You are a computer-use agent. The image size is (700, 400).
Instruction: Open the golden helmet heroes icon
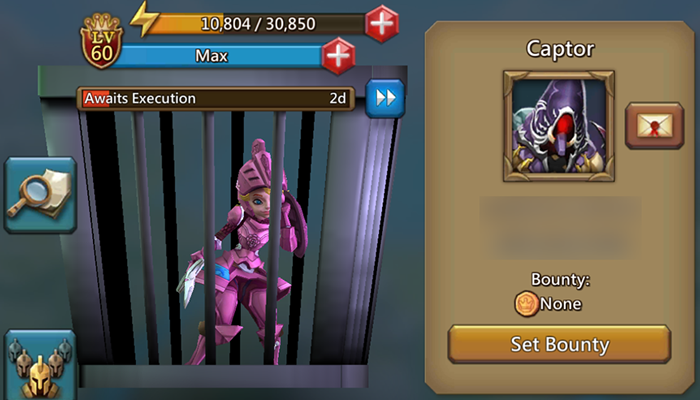(40, 367)
